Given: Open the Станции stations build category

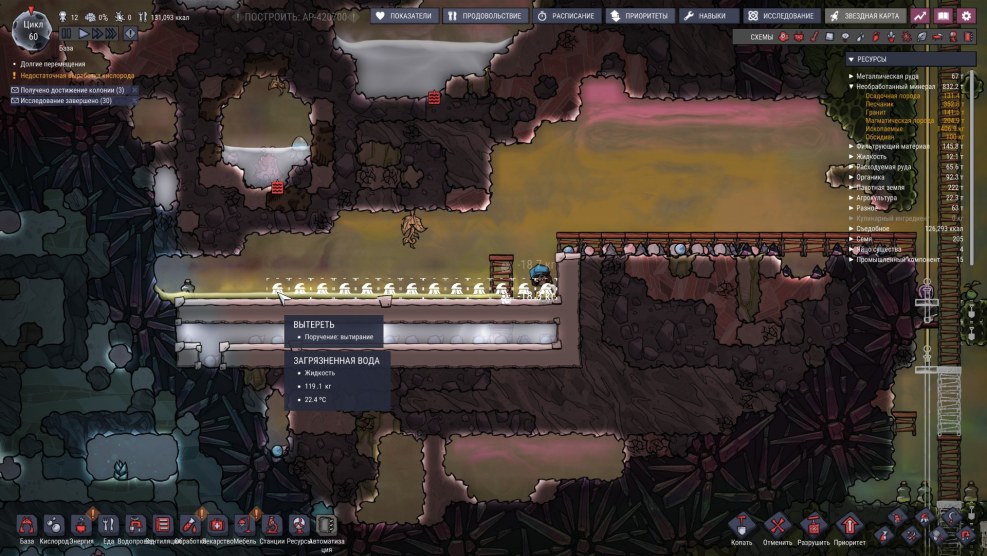Looking at the screenshot, I should [x=271, y=527].
